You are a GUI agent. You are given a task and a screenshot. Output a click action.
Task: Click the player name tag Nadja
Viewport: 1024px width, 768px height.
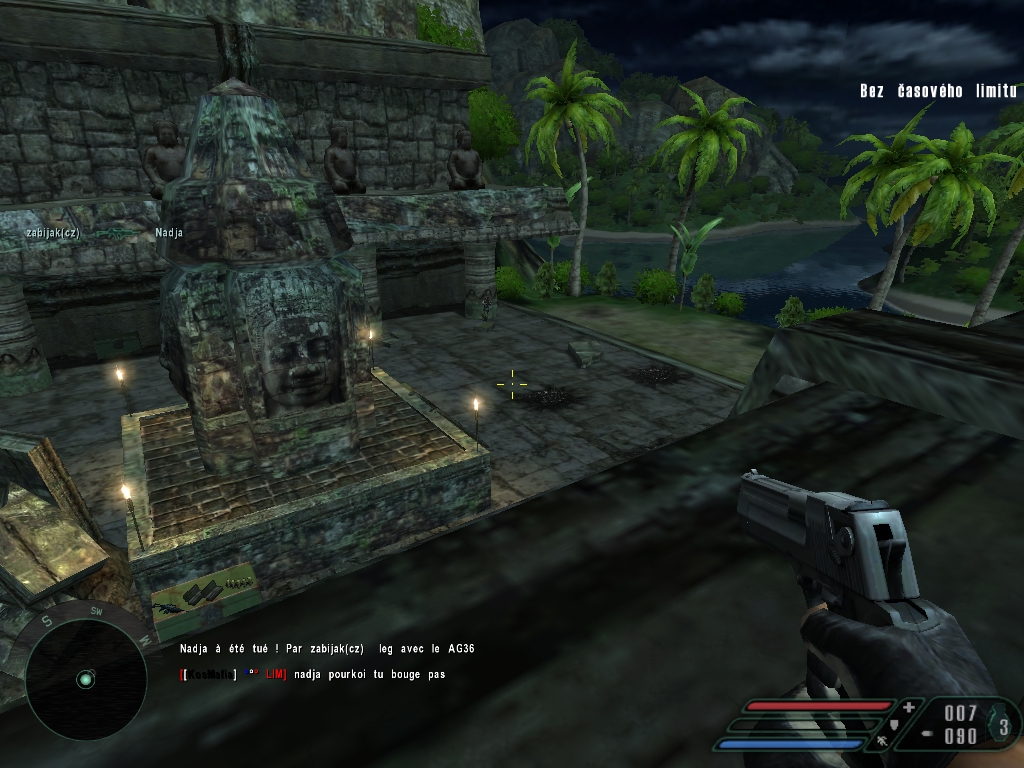point(169,233)
